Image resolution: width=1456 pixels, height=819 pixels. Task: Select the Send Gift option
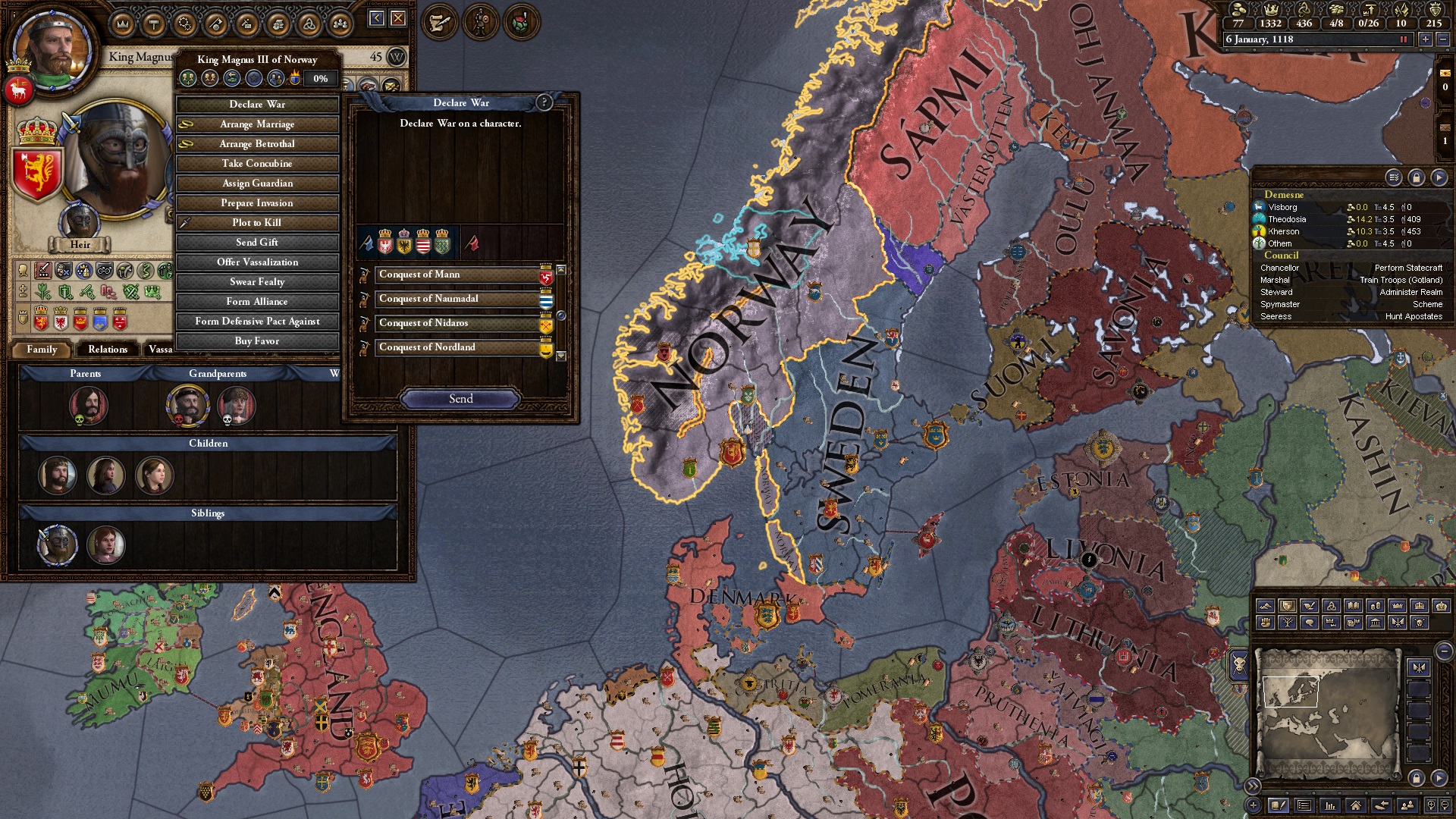(x=257, y=243)
